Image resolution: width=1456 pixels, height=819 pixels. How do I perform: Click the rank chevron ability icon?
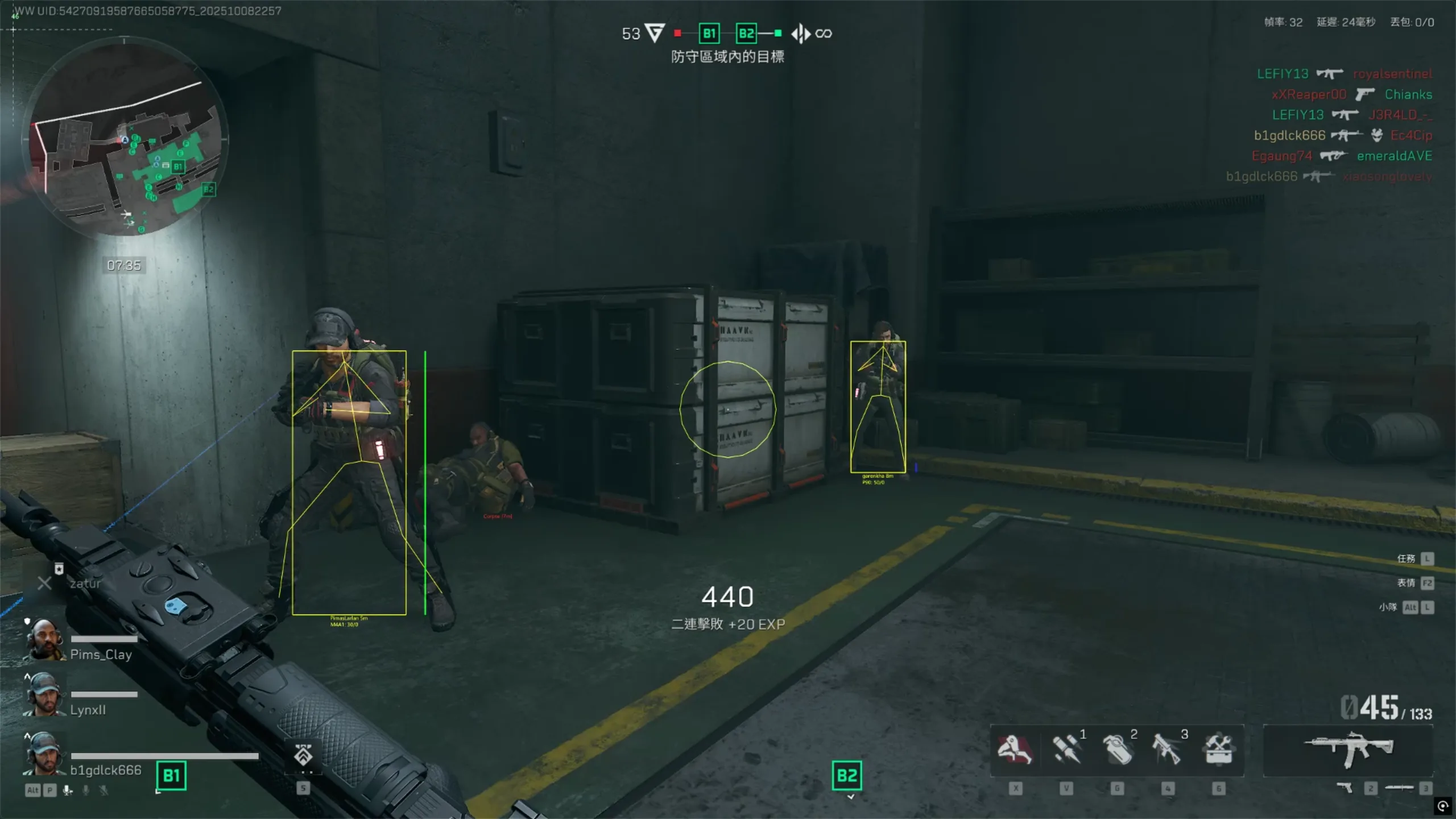(303, 755)
